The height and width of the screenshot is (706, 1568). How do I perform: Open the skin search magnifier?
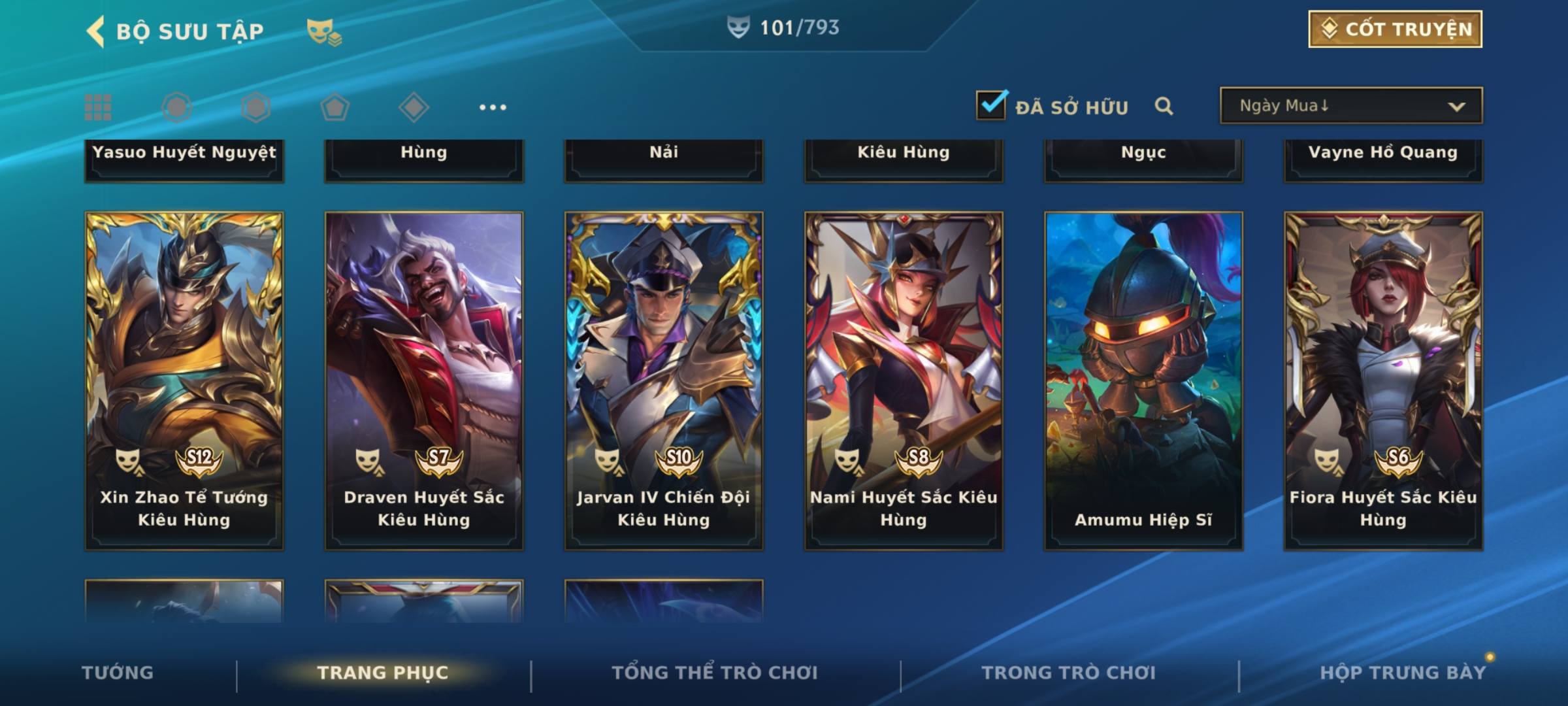[1164, 106]
